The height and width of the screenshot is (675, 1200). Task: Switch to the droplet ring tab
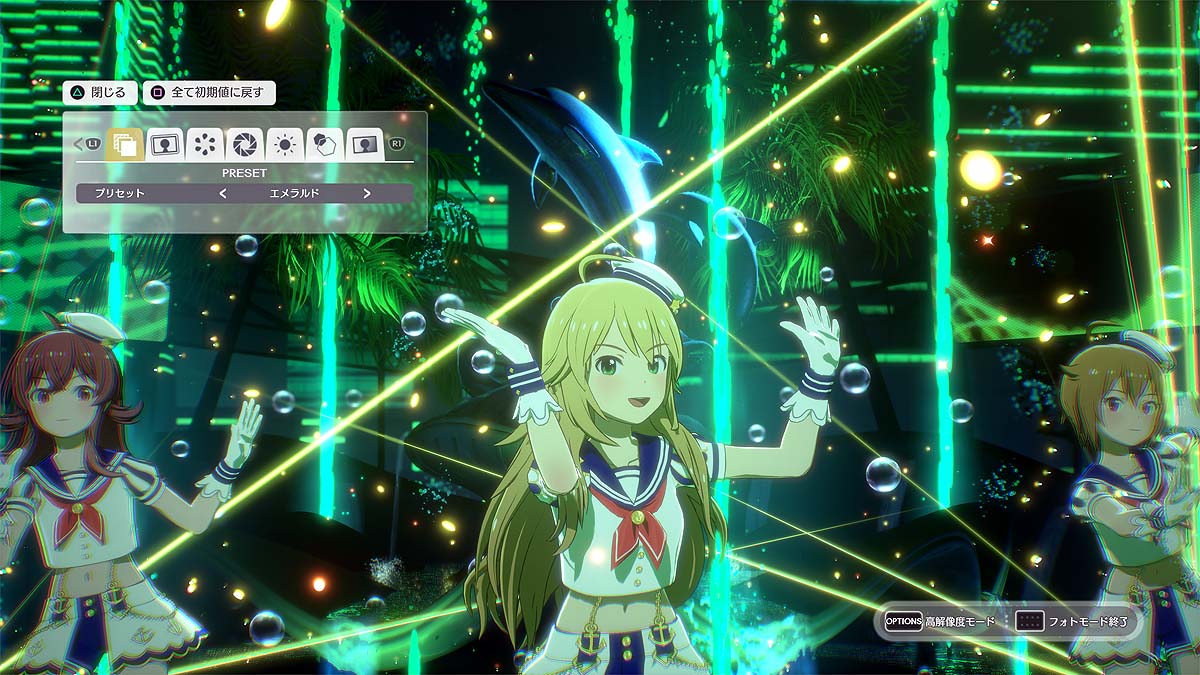[204, 145]
